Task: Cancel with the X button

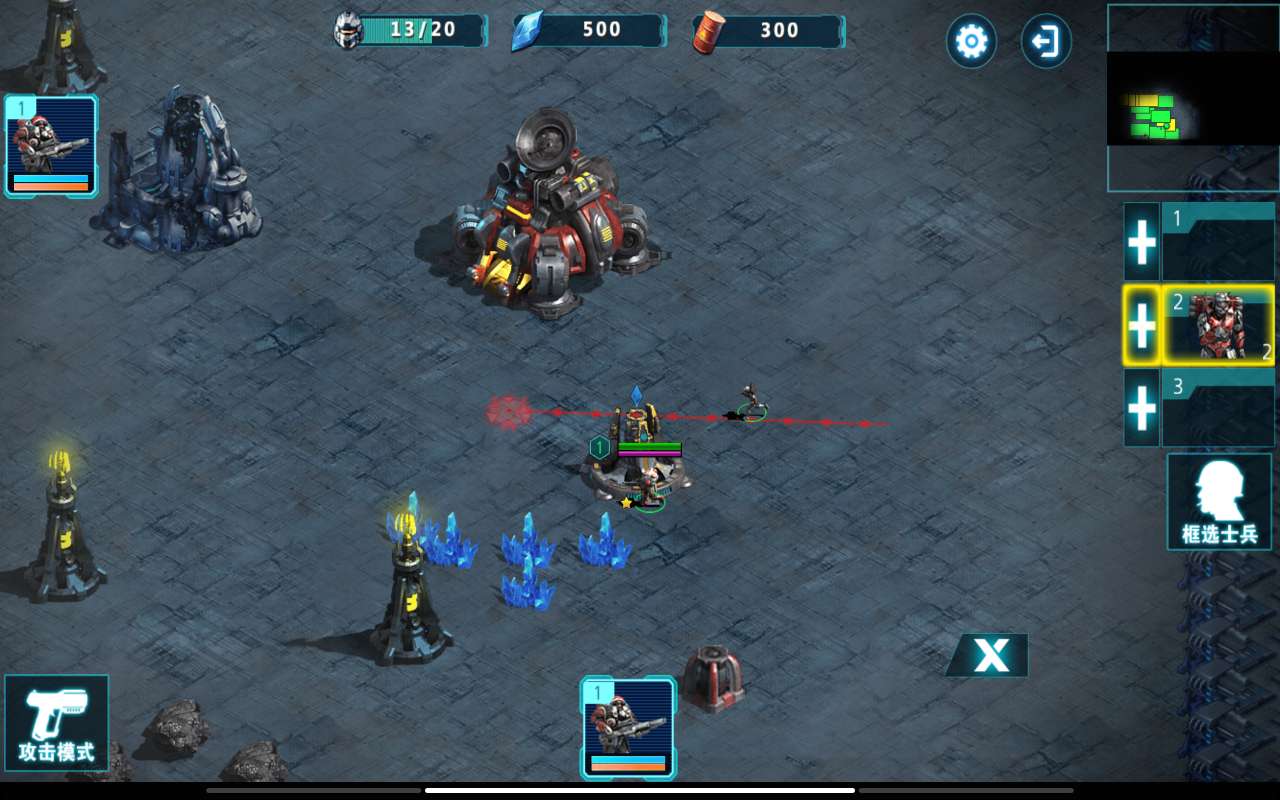Action: 990,655
